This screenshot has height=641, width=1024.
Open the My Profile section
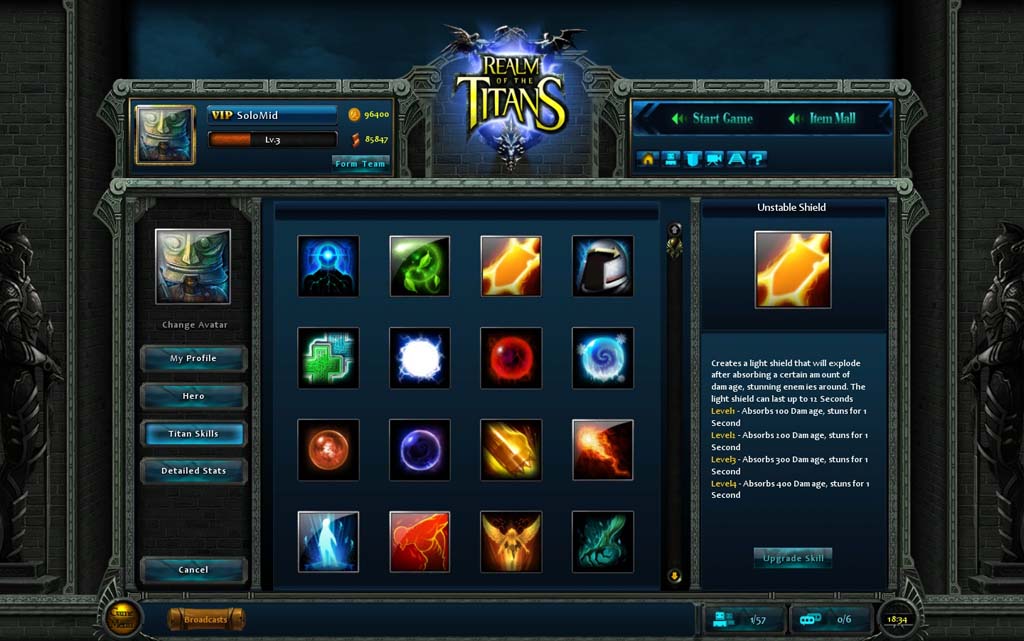tap(193, 358)
